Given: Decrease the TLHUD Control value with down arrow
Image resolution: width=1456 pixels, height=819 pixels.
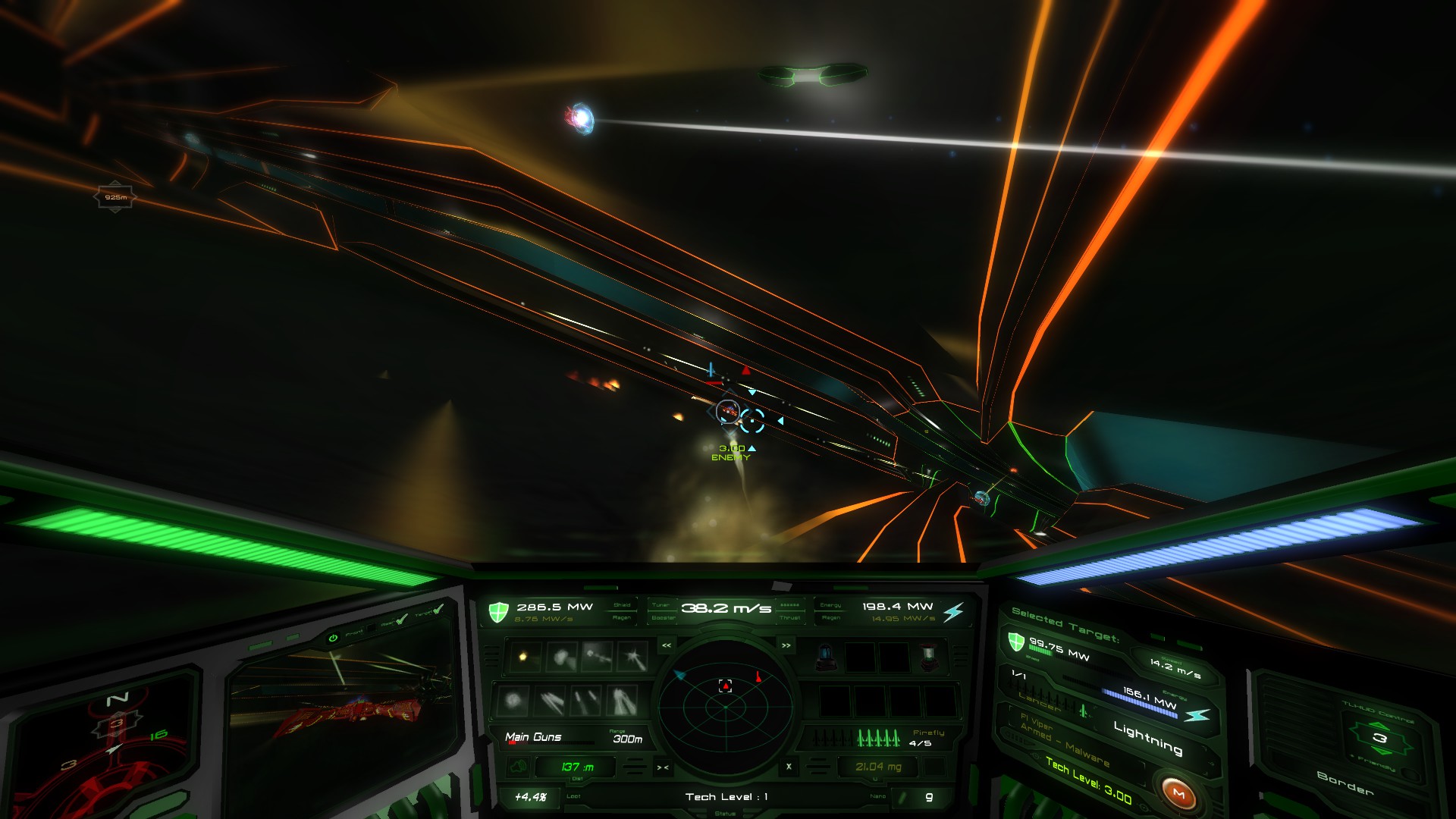Looking at the screenshot, I should [x=1381, y=751].
